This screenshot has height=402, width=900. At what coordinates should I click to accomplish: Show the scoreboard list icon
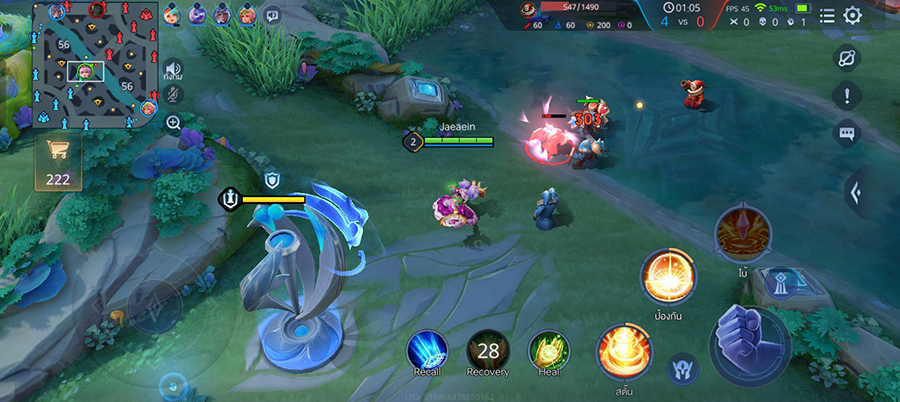coord(827,15)
